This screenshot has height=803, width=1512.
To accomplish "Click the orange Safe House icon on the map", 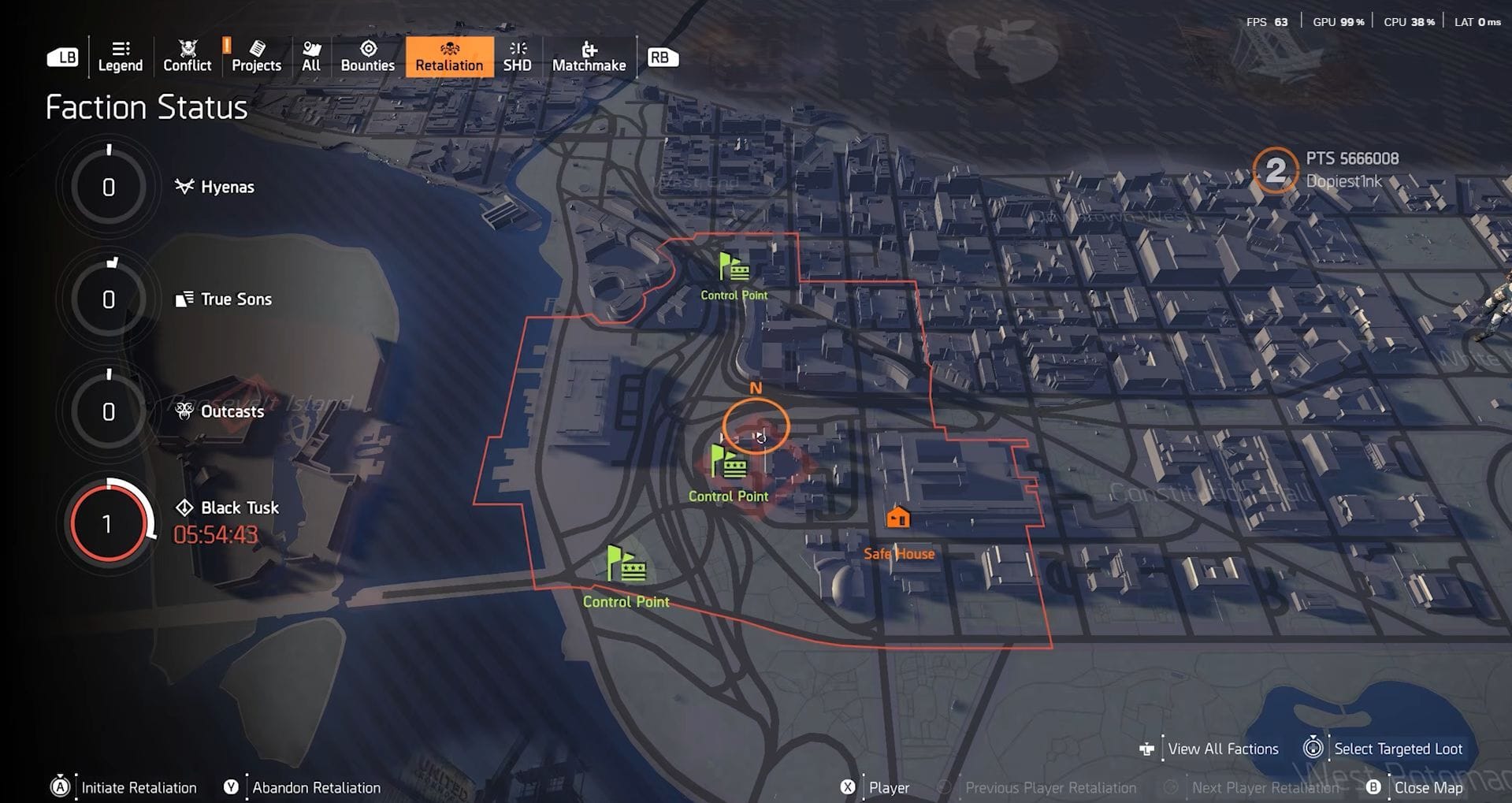I will point(898,518).
